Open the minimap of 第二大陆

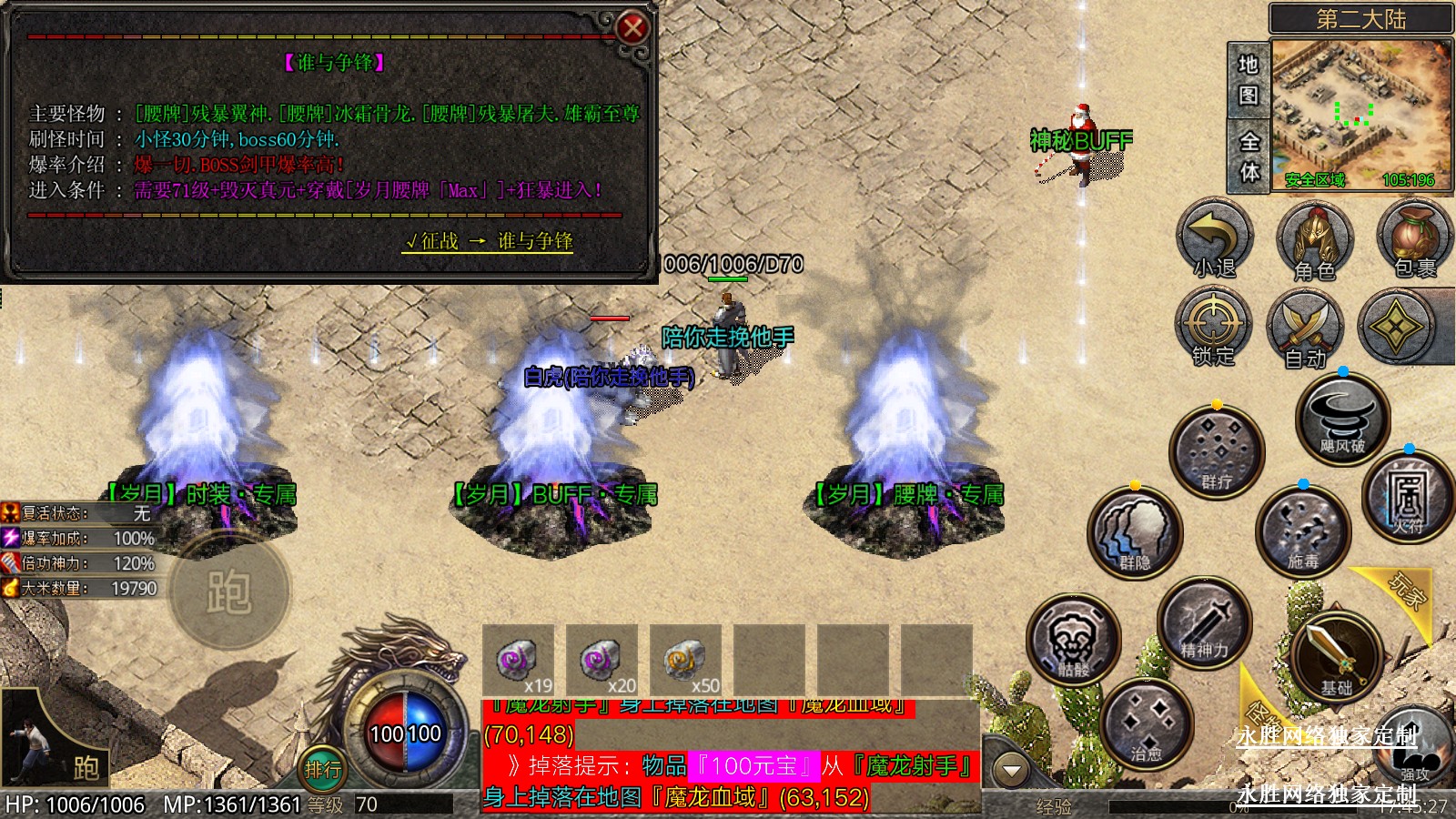pos(1360,114)
